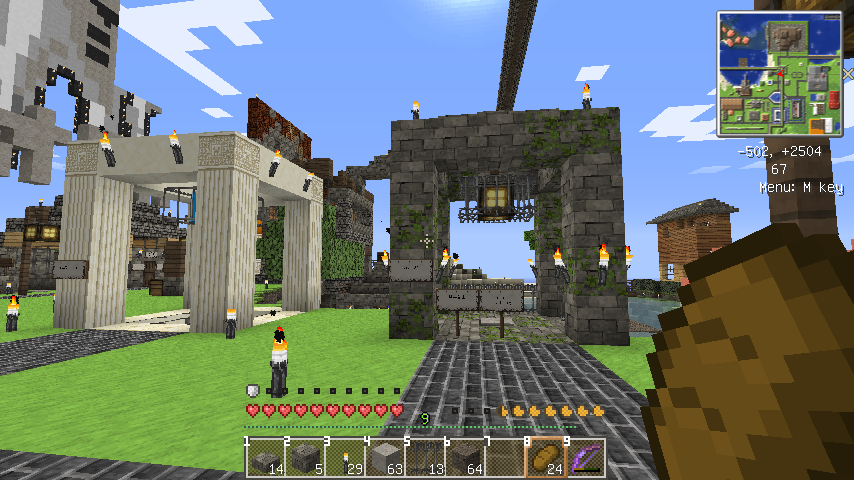The height and width of the screenshot is (480, 854).
Task: Equip the purple enchanted bow
Action: [x=586, y=457]
